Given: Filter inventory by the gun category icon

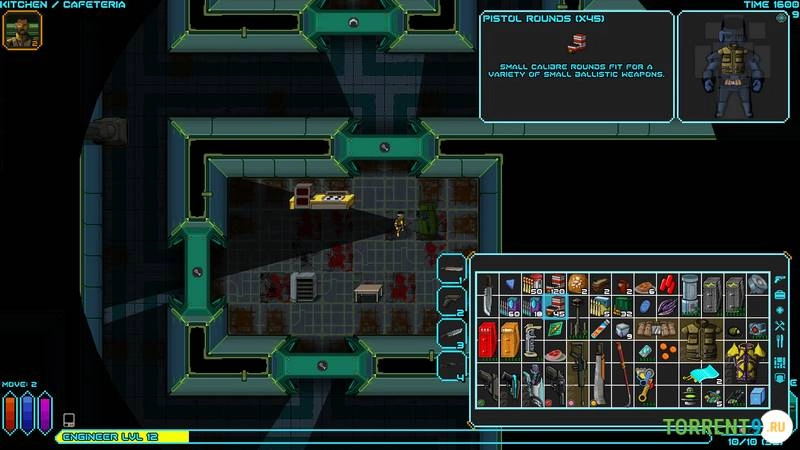Looking at the screenshot, I should (x=779, y=277).
